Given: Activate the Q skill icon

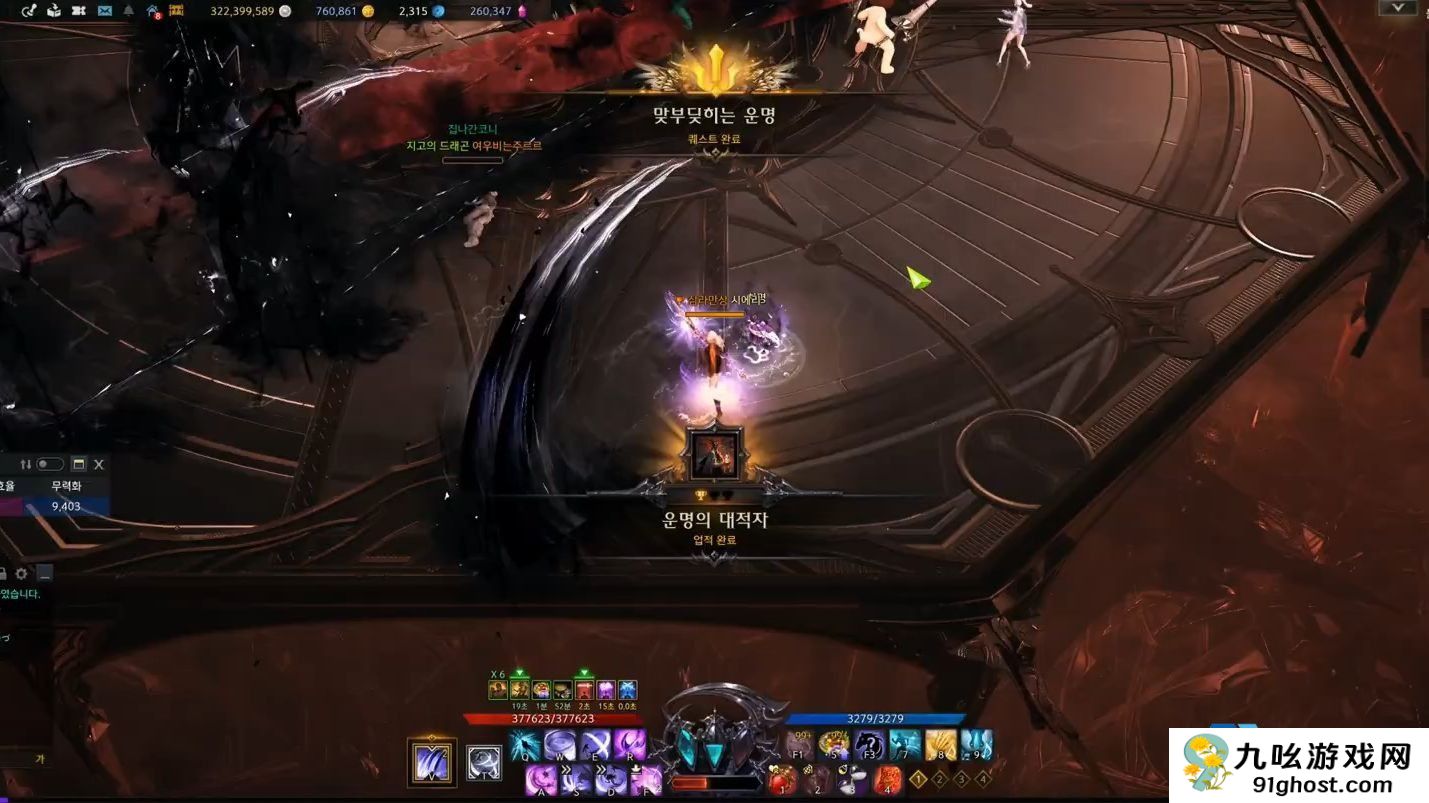Looking at the screenshot, I should coord(525,745).
